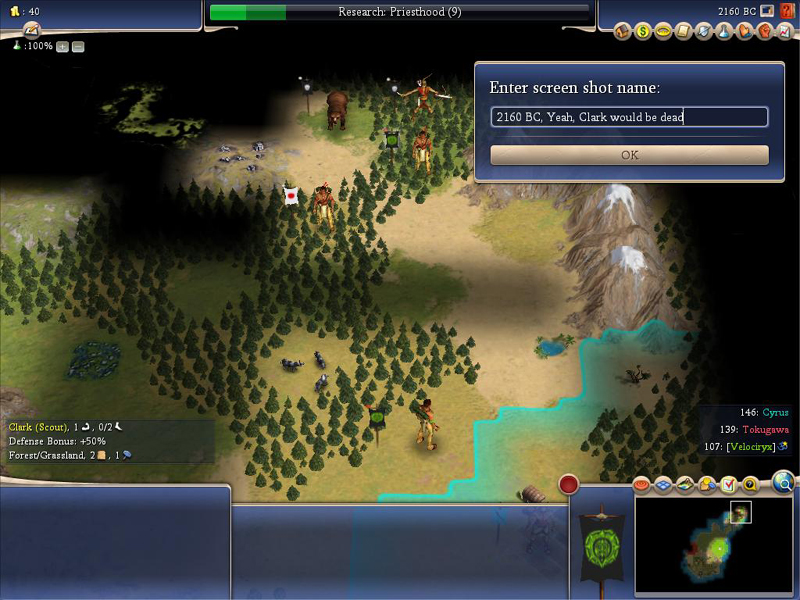Open the info screen graph icon
800x600 pixels.
tap(783, 32)
